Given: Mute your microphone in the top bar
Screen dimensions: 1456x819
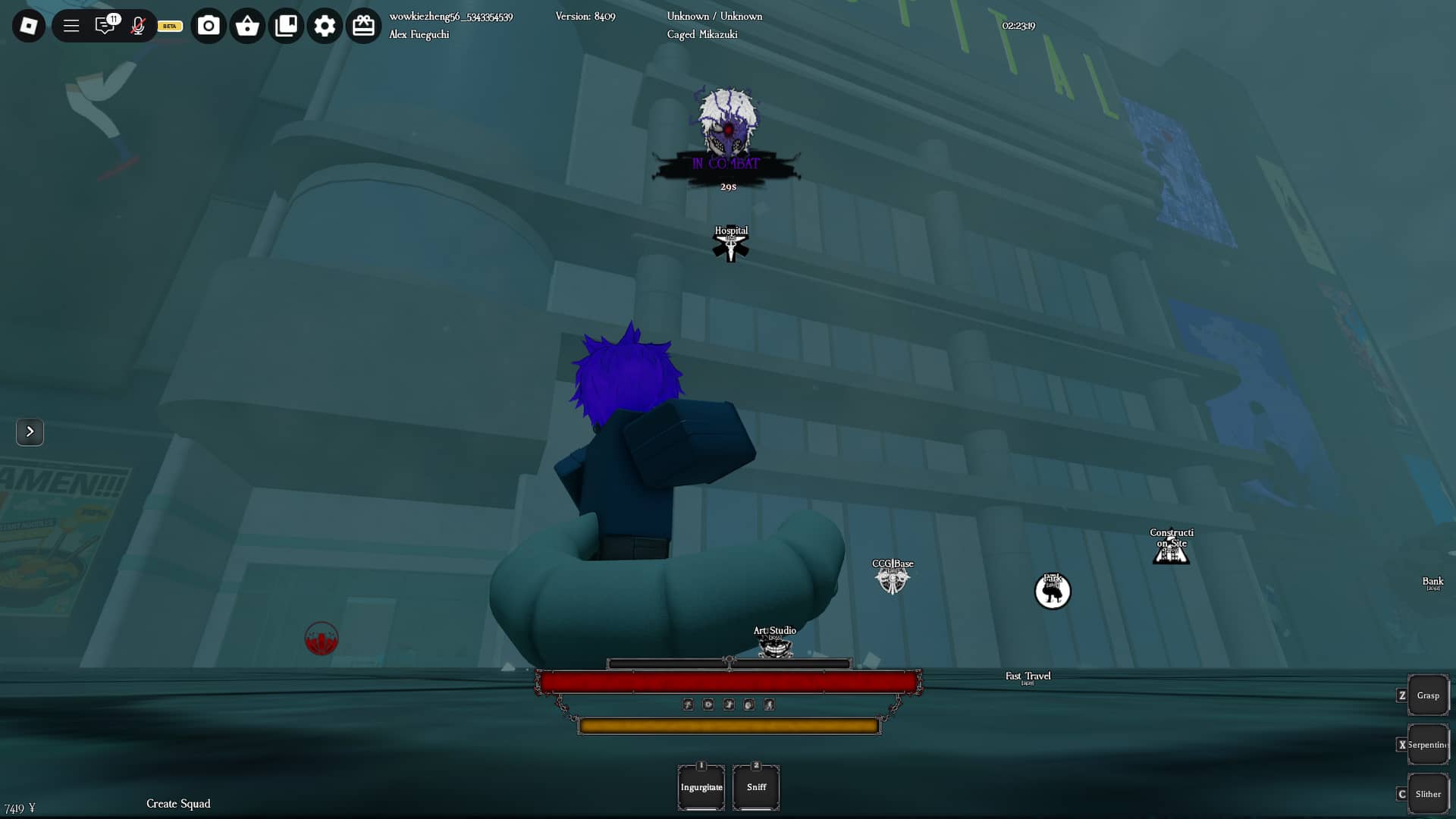Looking at the screenshot, I should tap(138, 25).
